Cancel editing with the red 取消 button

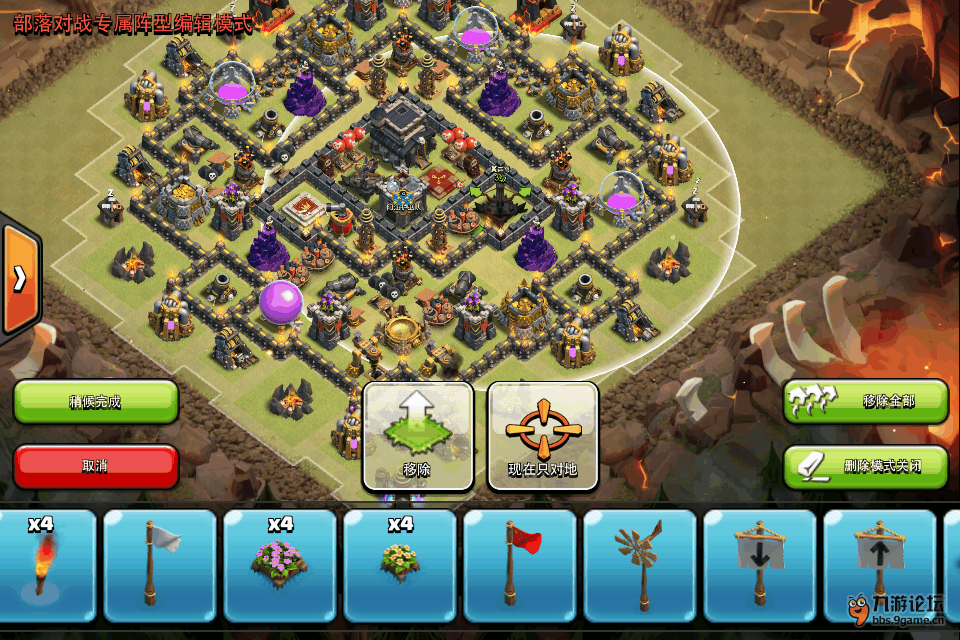pyautogui.click(x=96, y=466)
